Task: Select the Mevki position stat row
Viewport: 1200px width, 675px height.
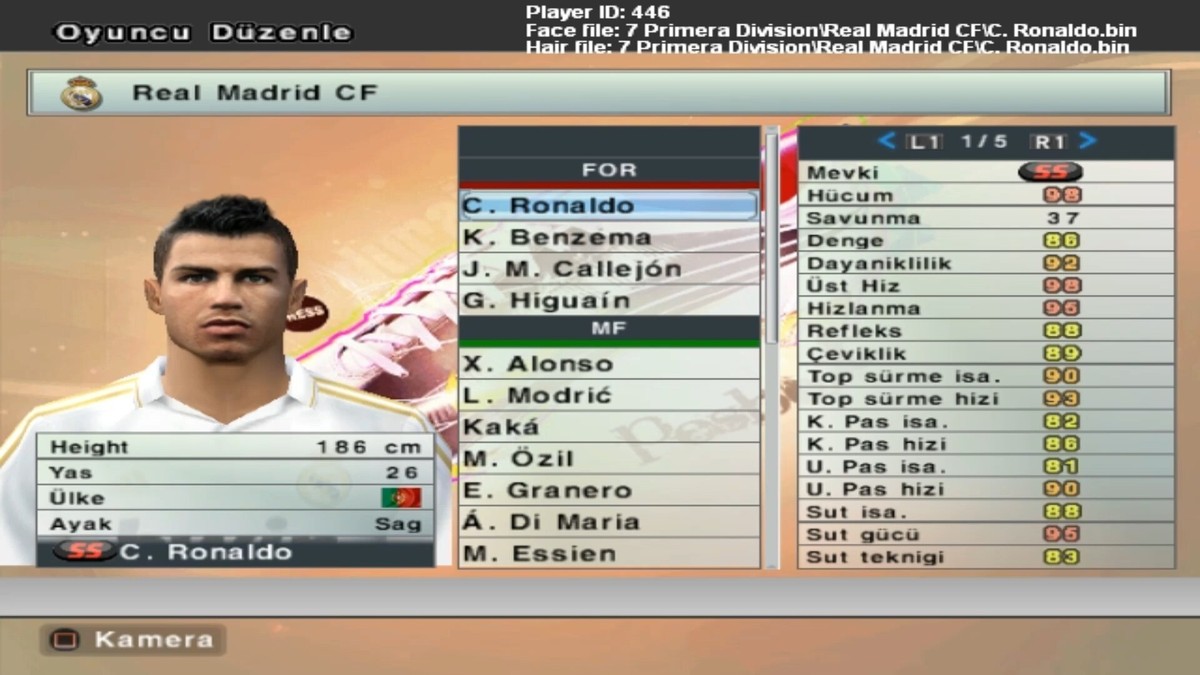Action: [x=985, y=172]
